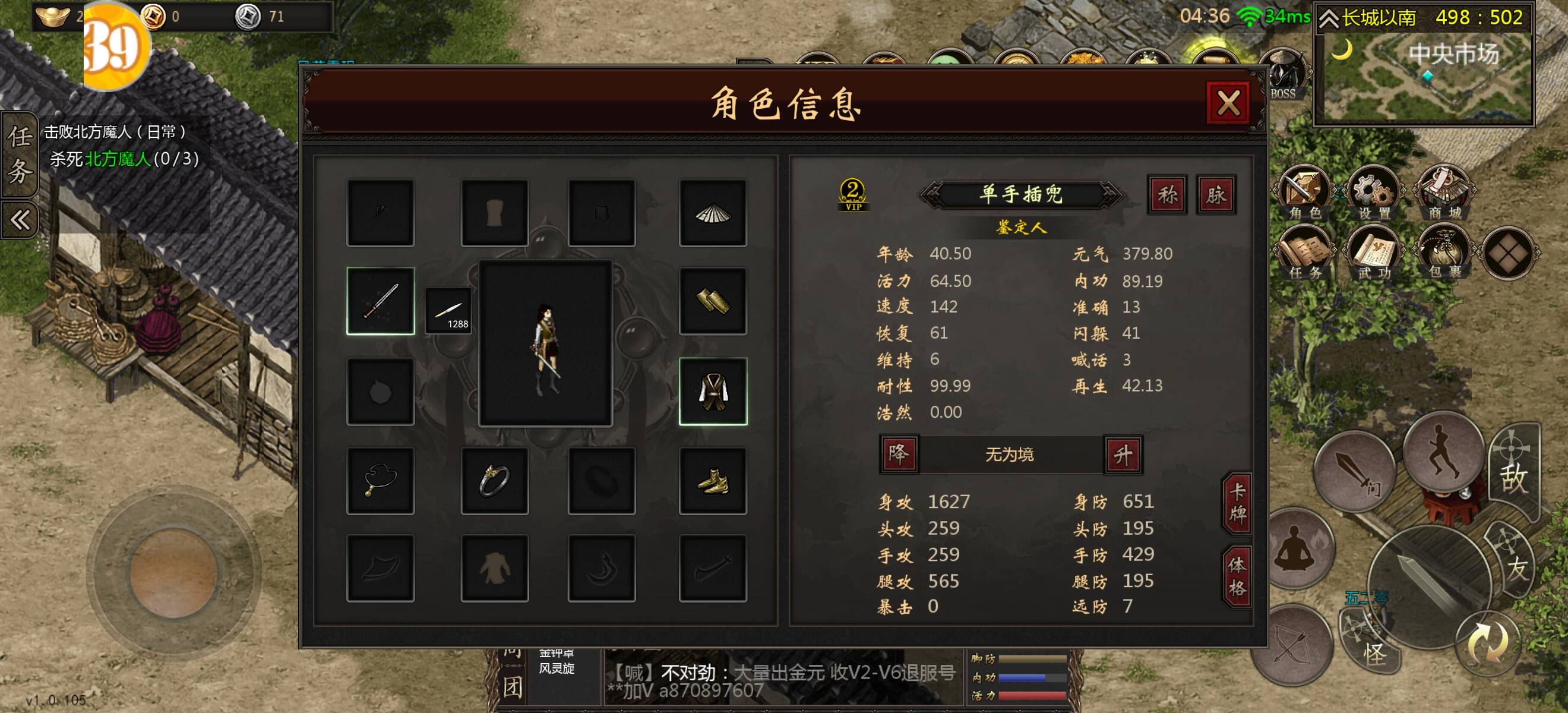Image resolution: width=1568 pixels, height=713 pixels.
Task: Switch to the 卡牌 cards tab
Action: click(1237, 503)
